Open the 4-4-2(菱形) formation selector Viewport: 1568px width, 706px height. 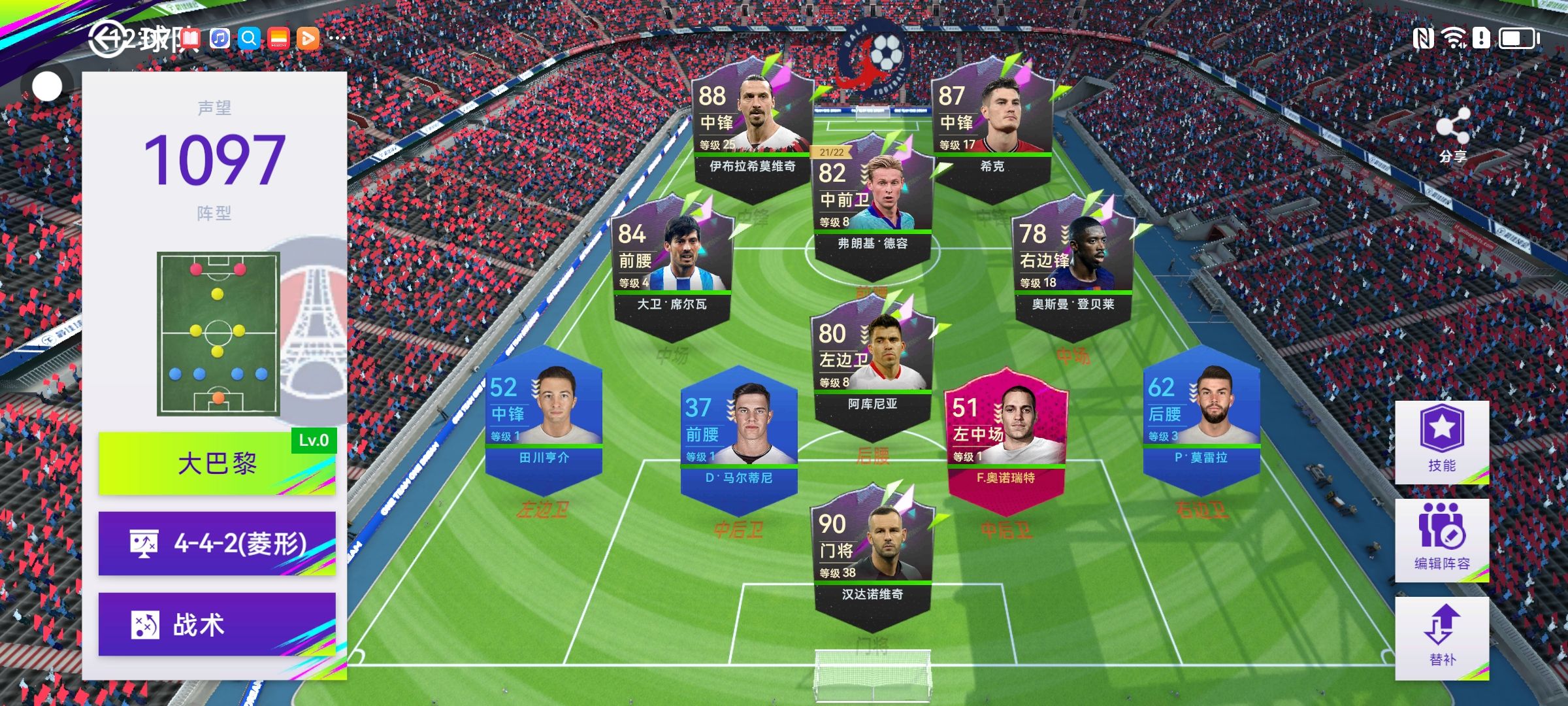coord(217,543)
